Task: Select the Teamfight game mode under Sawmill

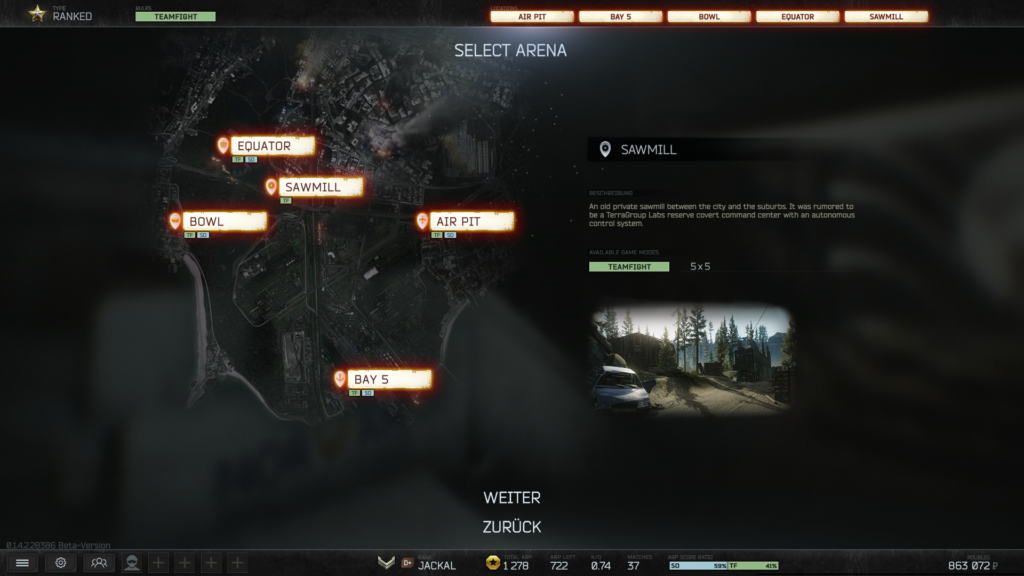Action: 629,267
